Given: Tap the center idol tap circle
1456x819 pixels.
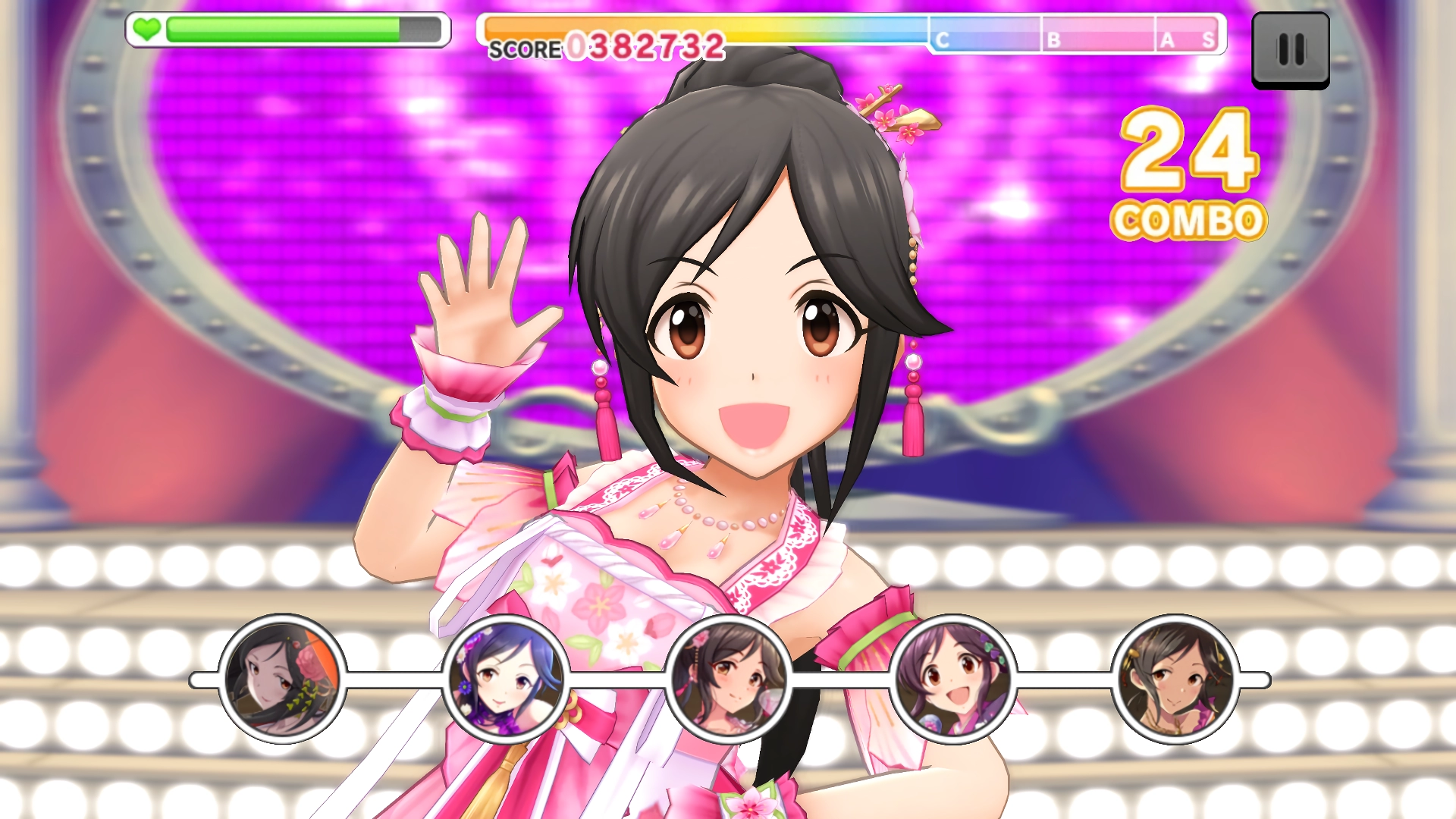Looking at the screenshot, I should [729, 679].
